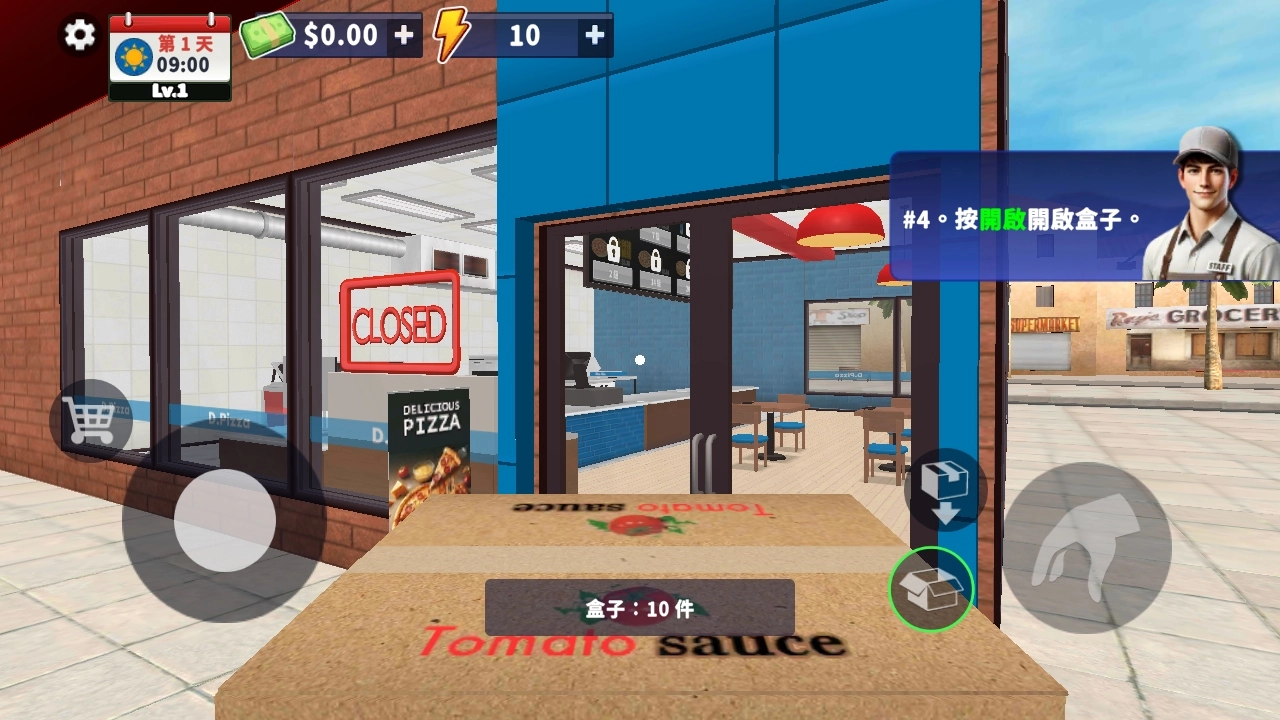Add energy with the lightning plus button
The width and height of the screenshot is (1280, 720).
click(x=594, y=35)
